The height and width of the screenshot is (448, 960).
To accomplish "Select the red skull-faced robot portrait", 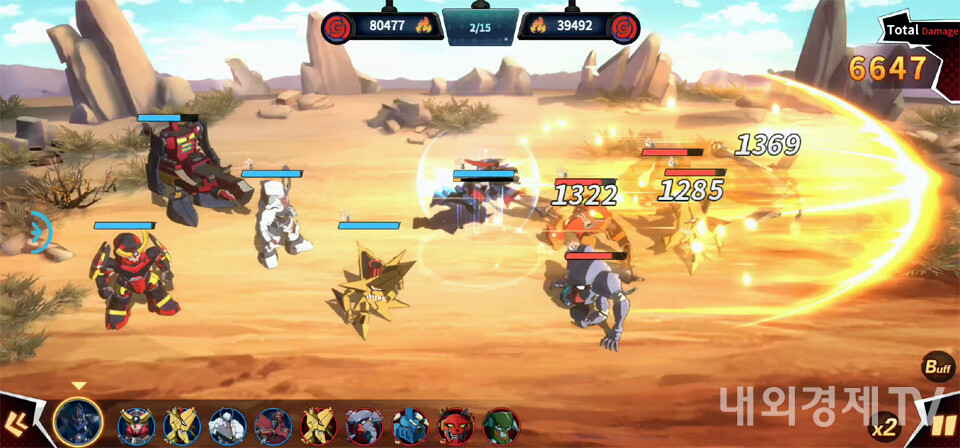I will [x=456, y=427].
